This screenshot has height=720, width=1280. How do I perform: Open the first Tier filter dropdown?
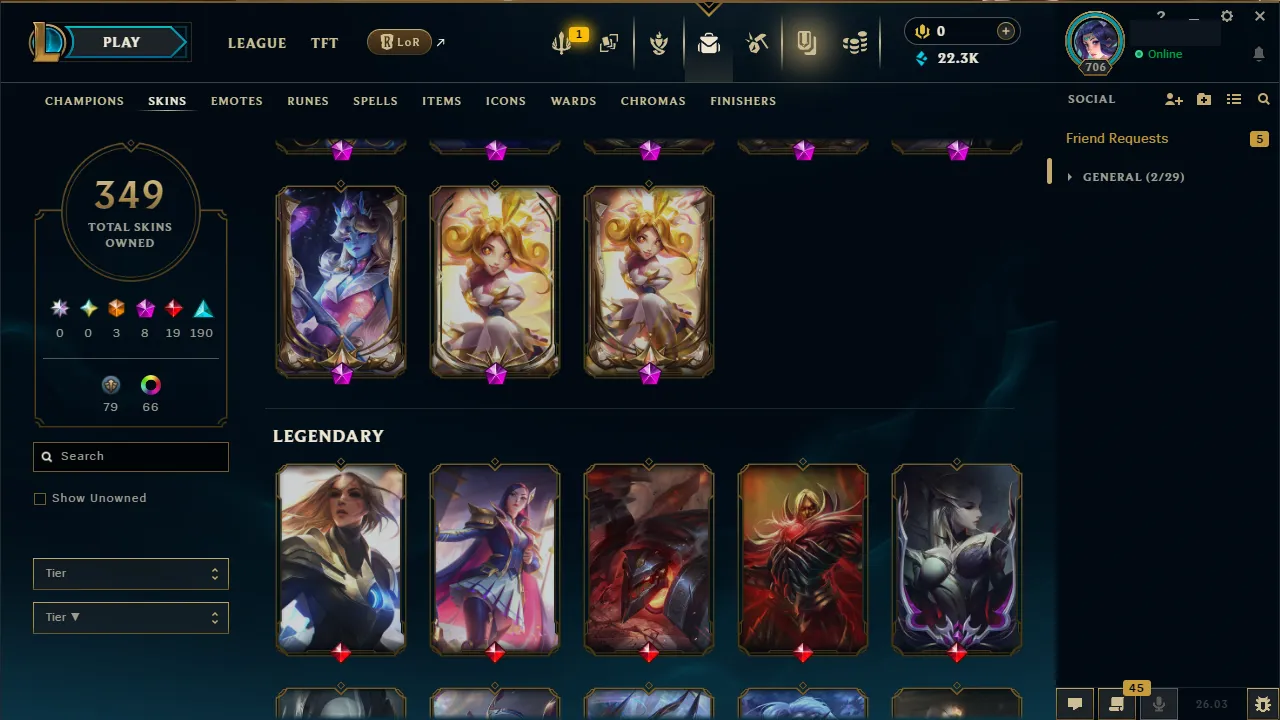130,573
